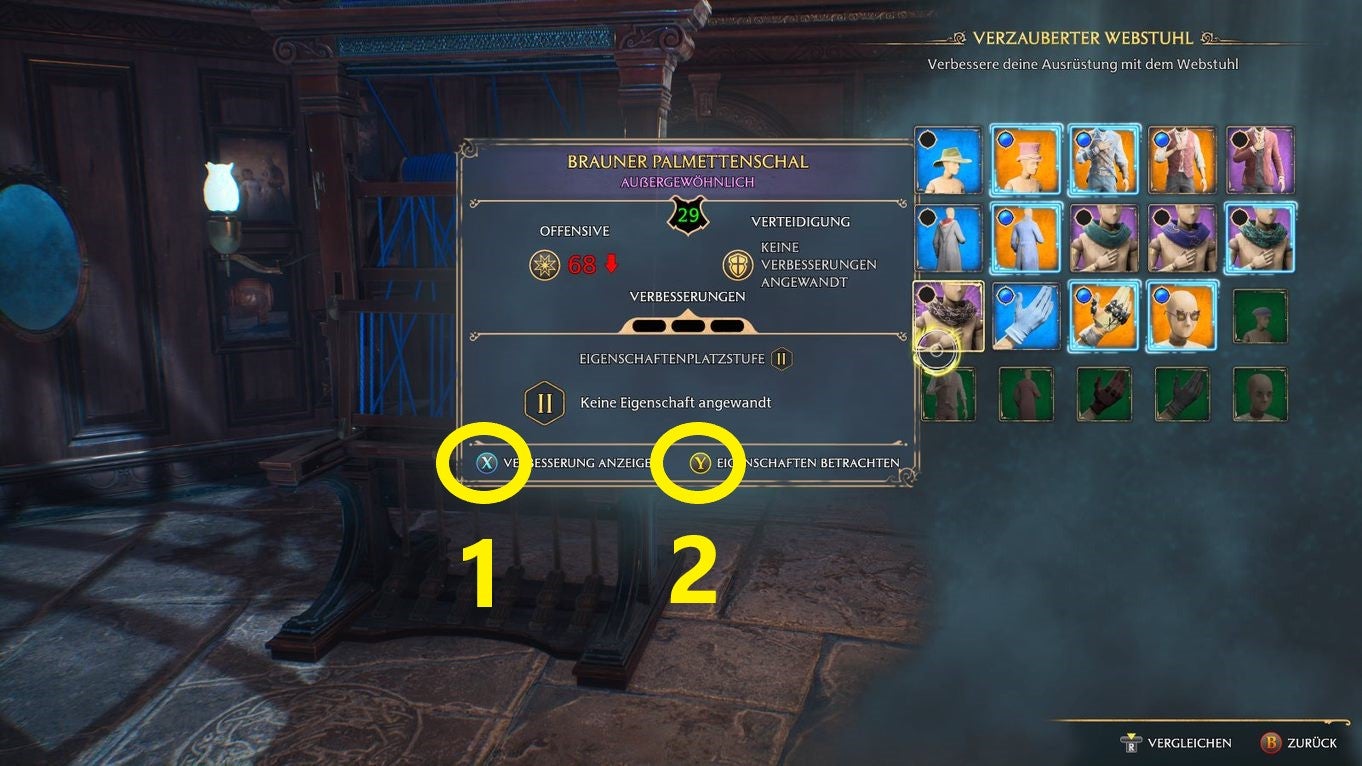Viewport: 1362px width, 766px height.
Task: Toggle the blue orb on the light blue gloves
Action: click(x=1007, y=295)
